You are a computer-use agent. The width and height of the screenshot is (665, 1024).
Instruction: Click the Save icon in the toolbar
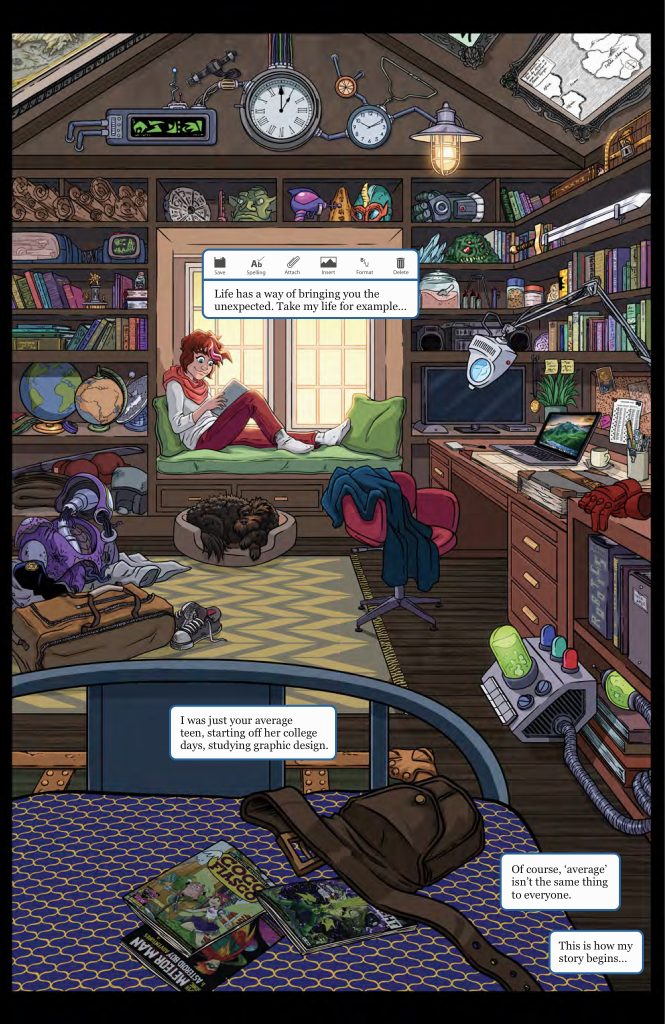[220, 264]
